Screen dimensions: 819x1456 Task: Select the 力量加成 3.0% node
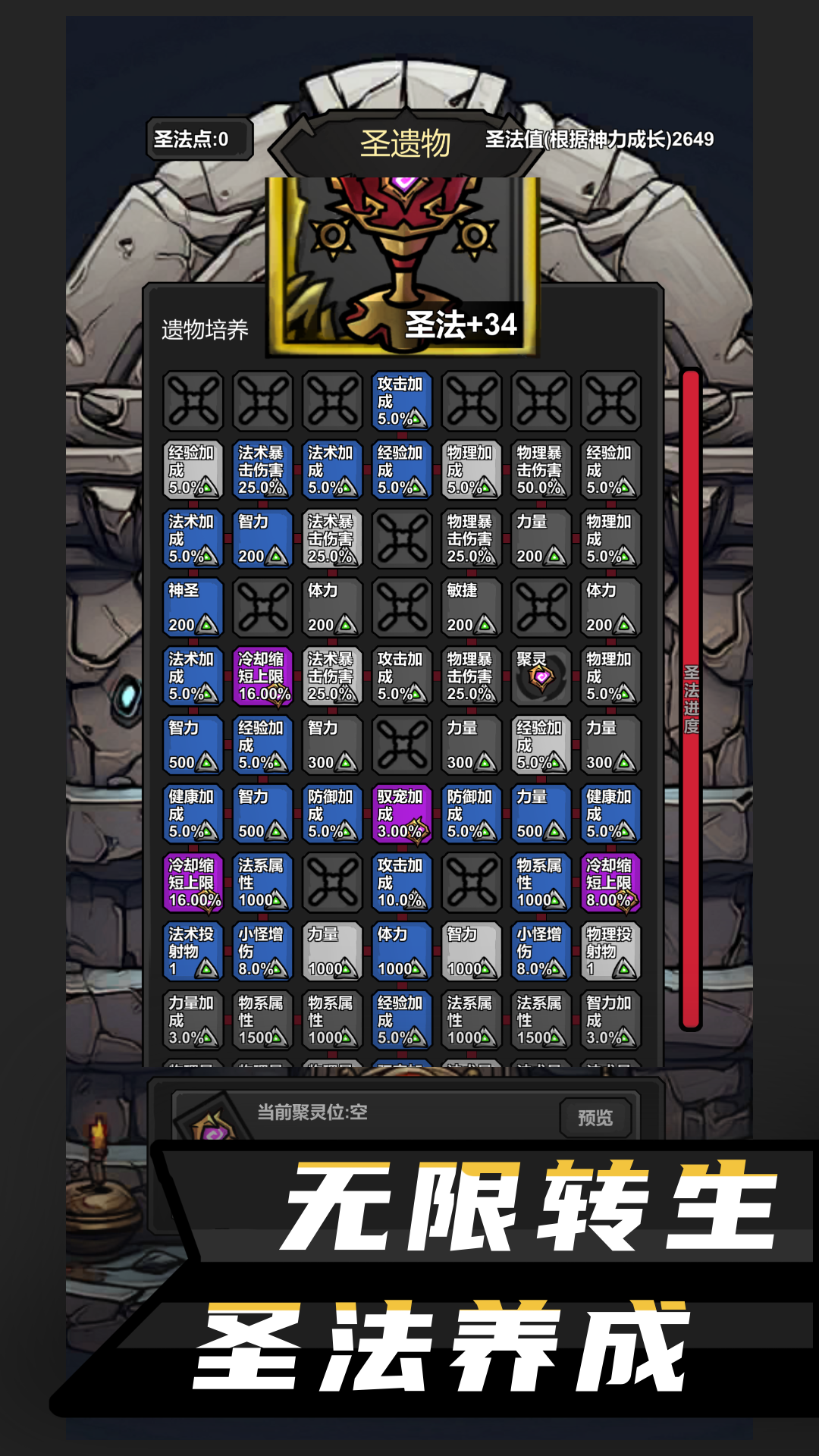[x=193, y=1020]
